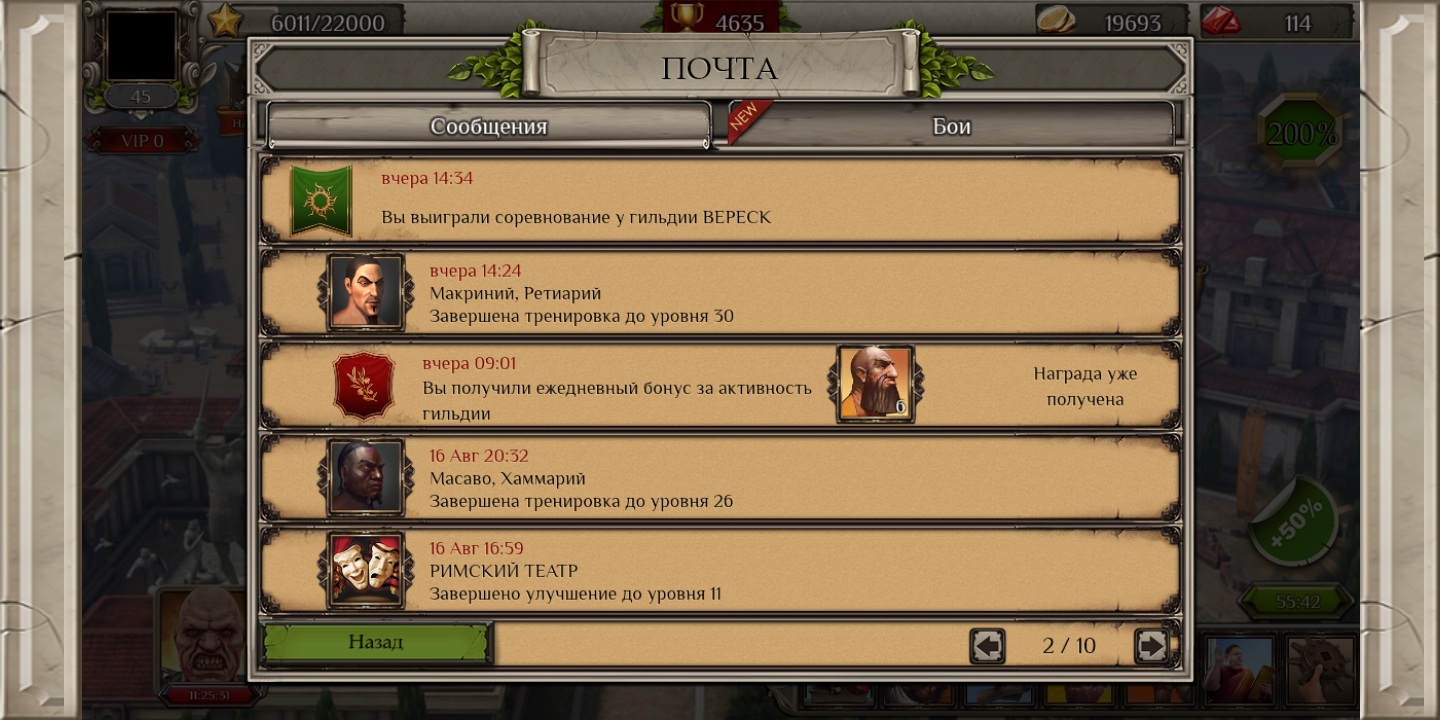The height and width of the screenshot is (720, 1440).
Task: Open the РИМСКИЙ ТЕАТР upgrade message
Action: click(x=720, y=571)
